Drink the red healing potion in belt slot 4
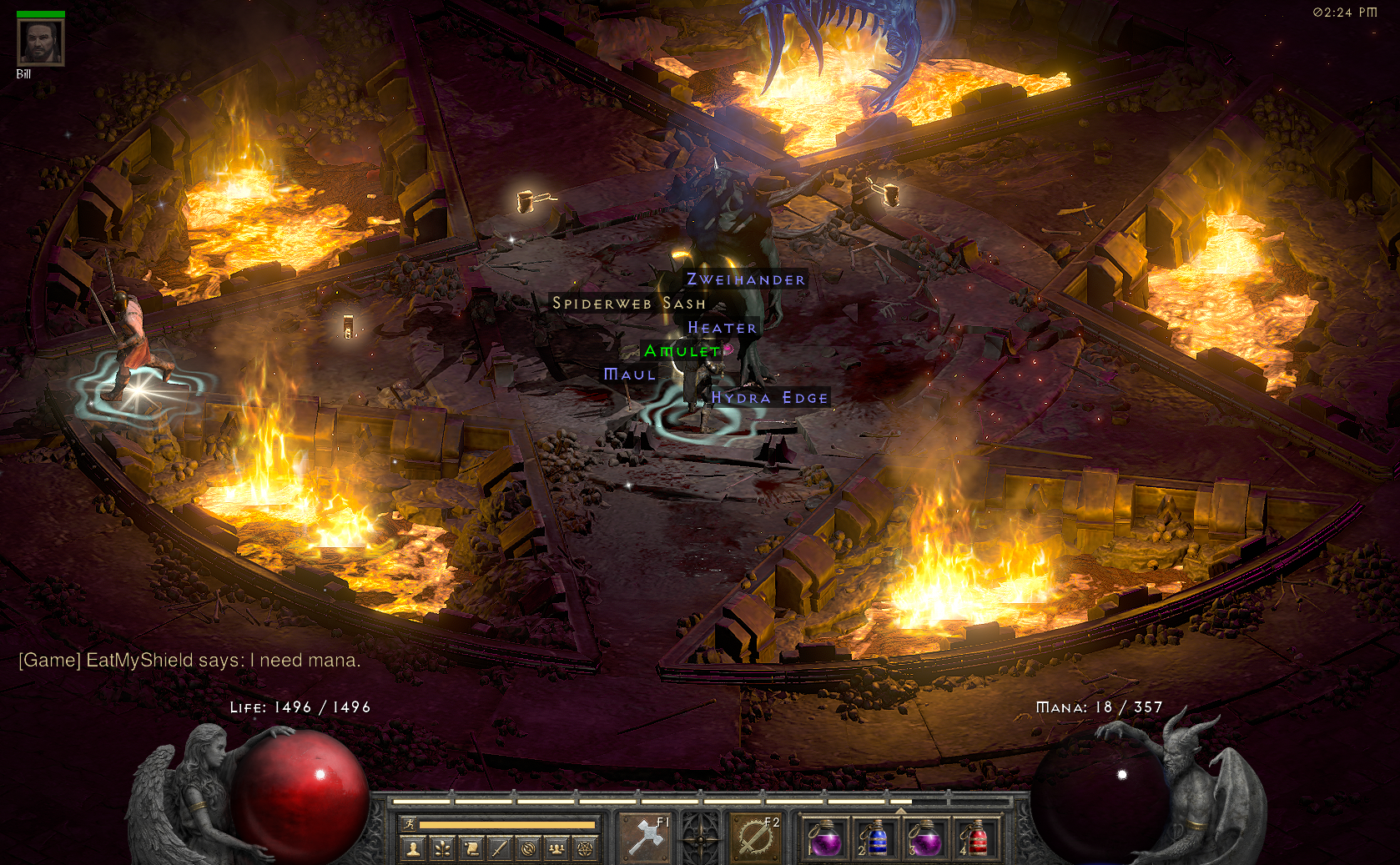The width and height of the screenshot is (1400, 865). pyautogui.click(x=974, y=837)
